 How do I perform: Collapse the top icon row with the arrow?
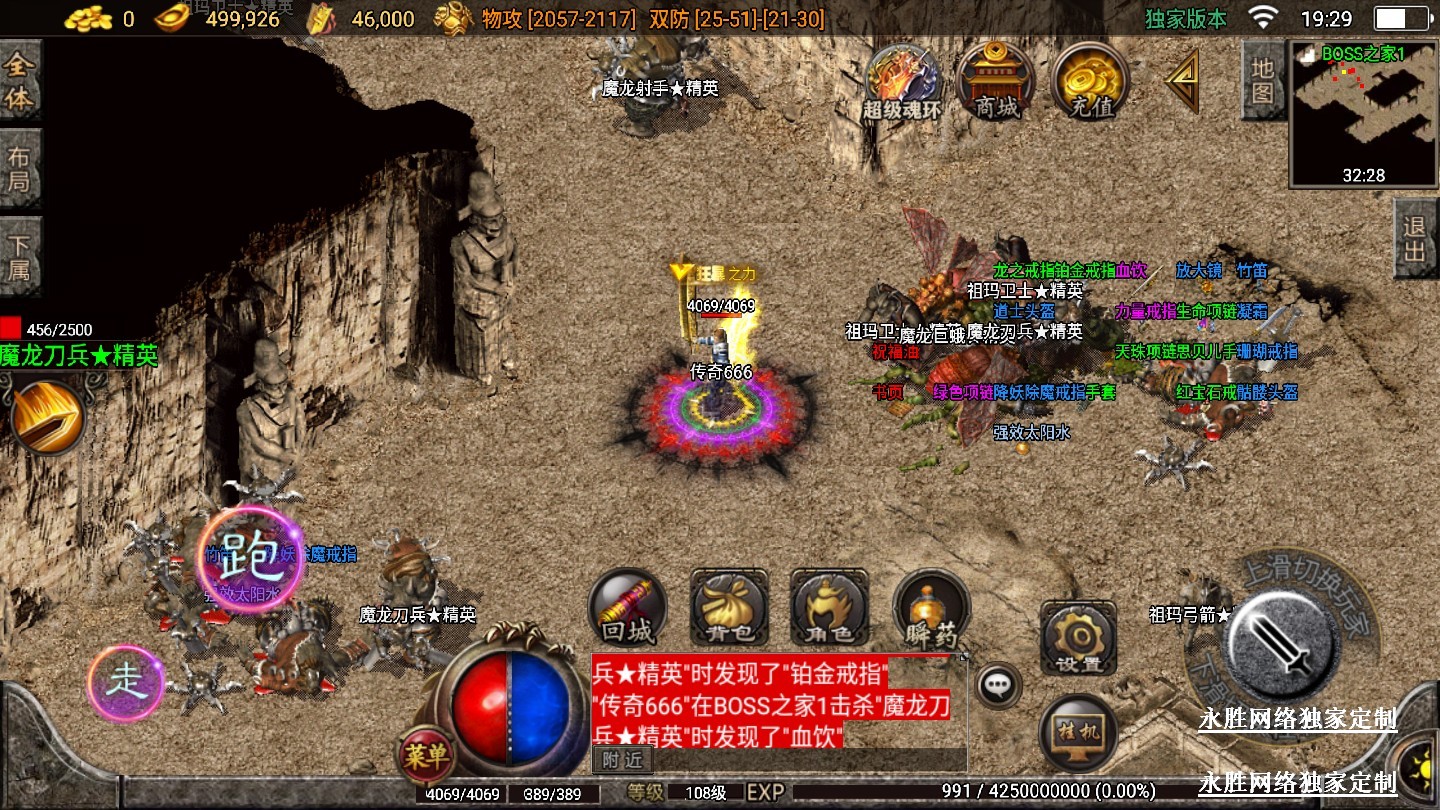tap(1184, 80)
